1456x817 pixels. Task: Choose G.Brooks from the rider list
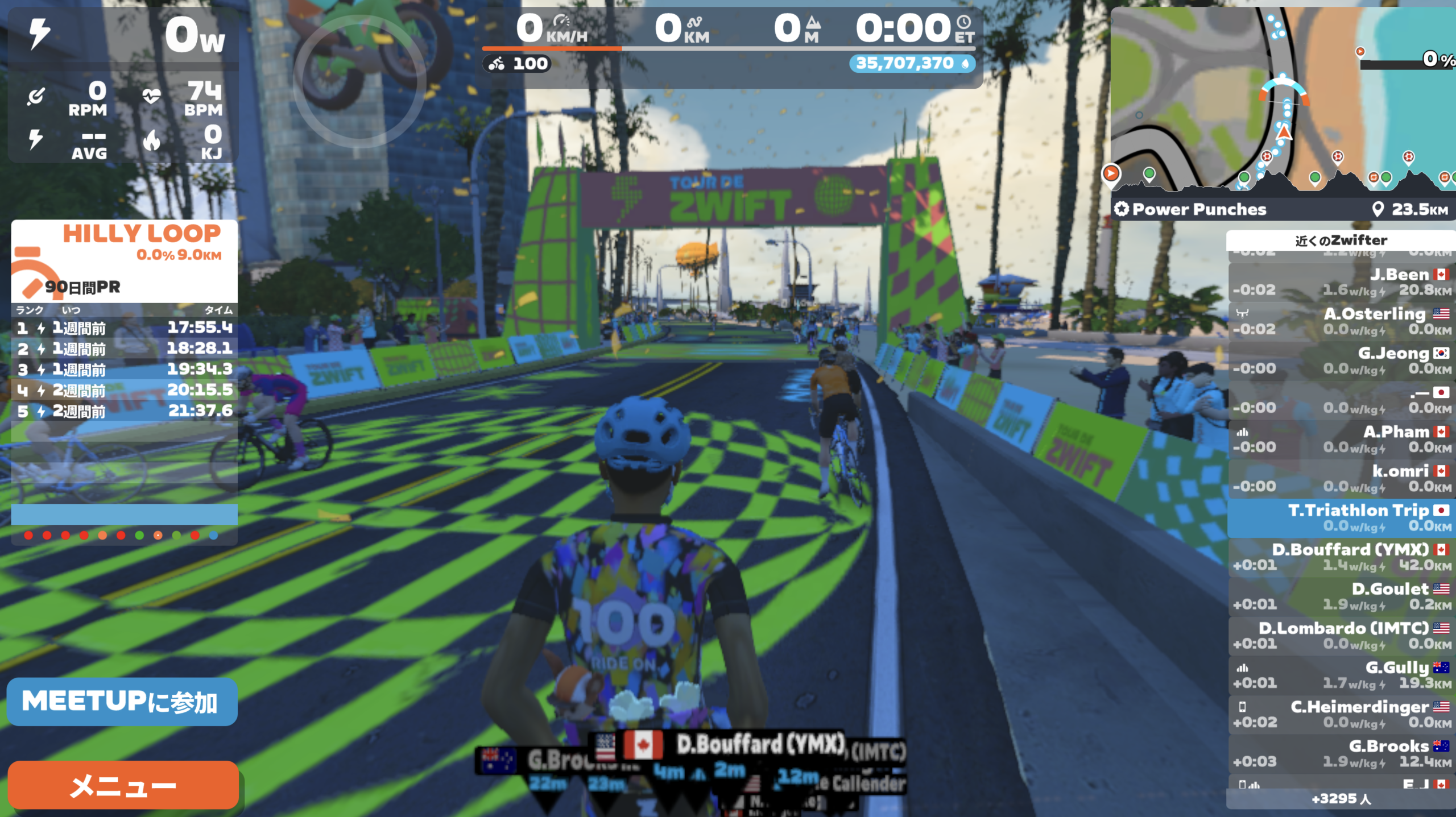(x=1341, y=753)
